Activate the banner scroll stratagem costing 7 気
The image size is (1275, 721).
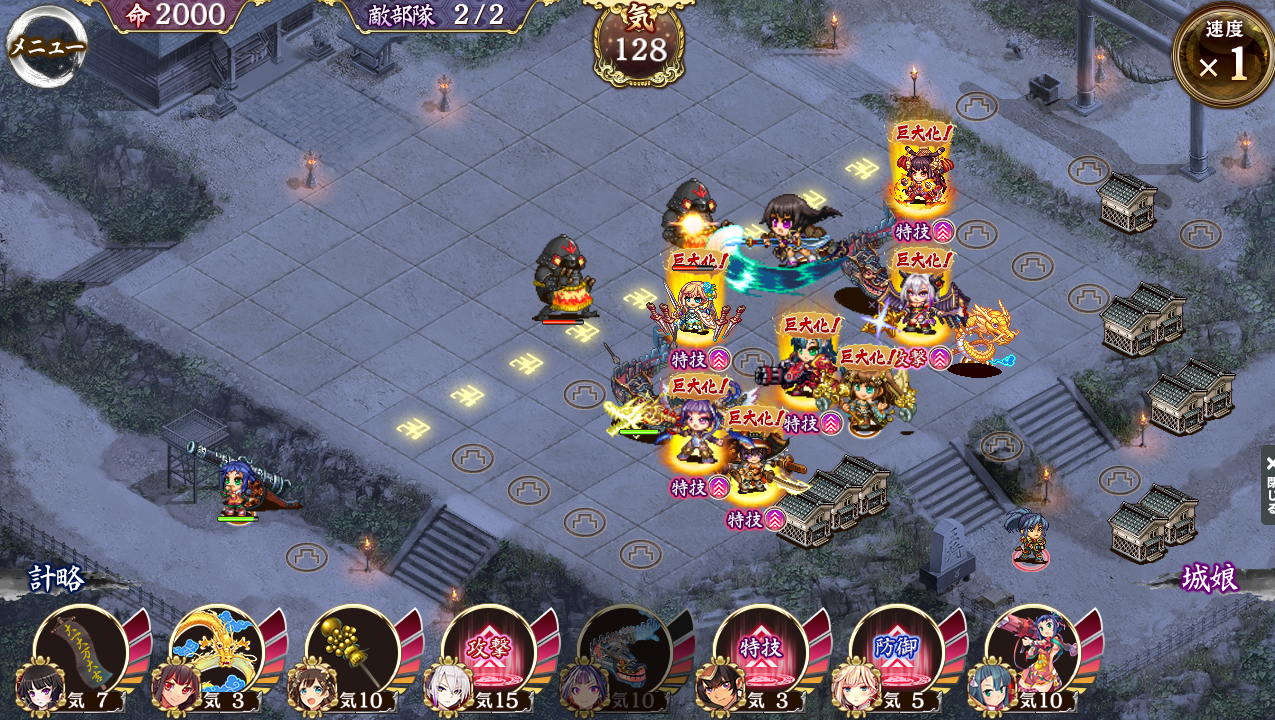pyautogui.click(x=80, y=652)
